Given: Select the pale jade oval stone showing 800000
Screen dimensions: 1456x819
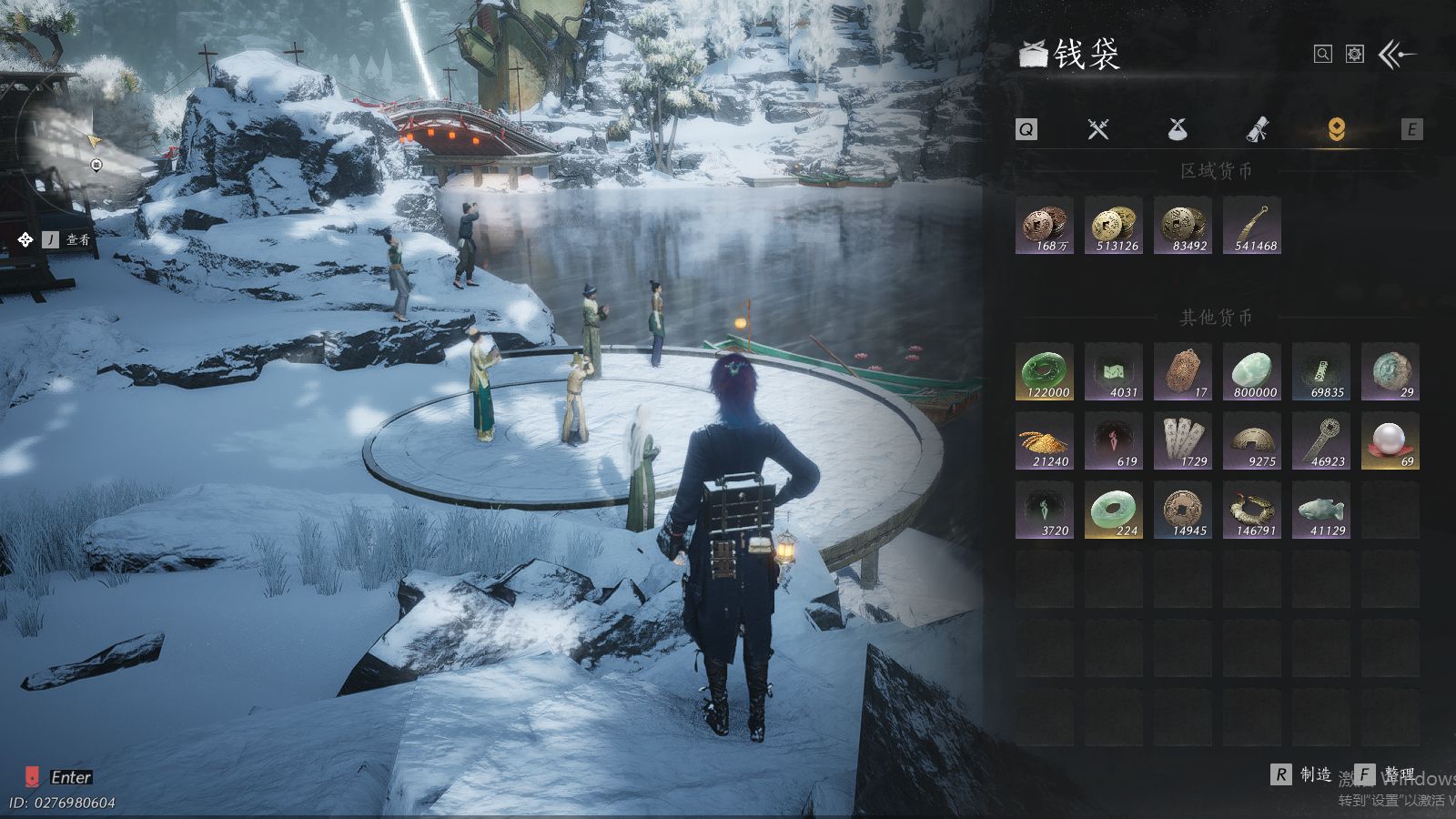Looking at the screenshot, I should tap(1252, 371).
